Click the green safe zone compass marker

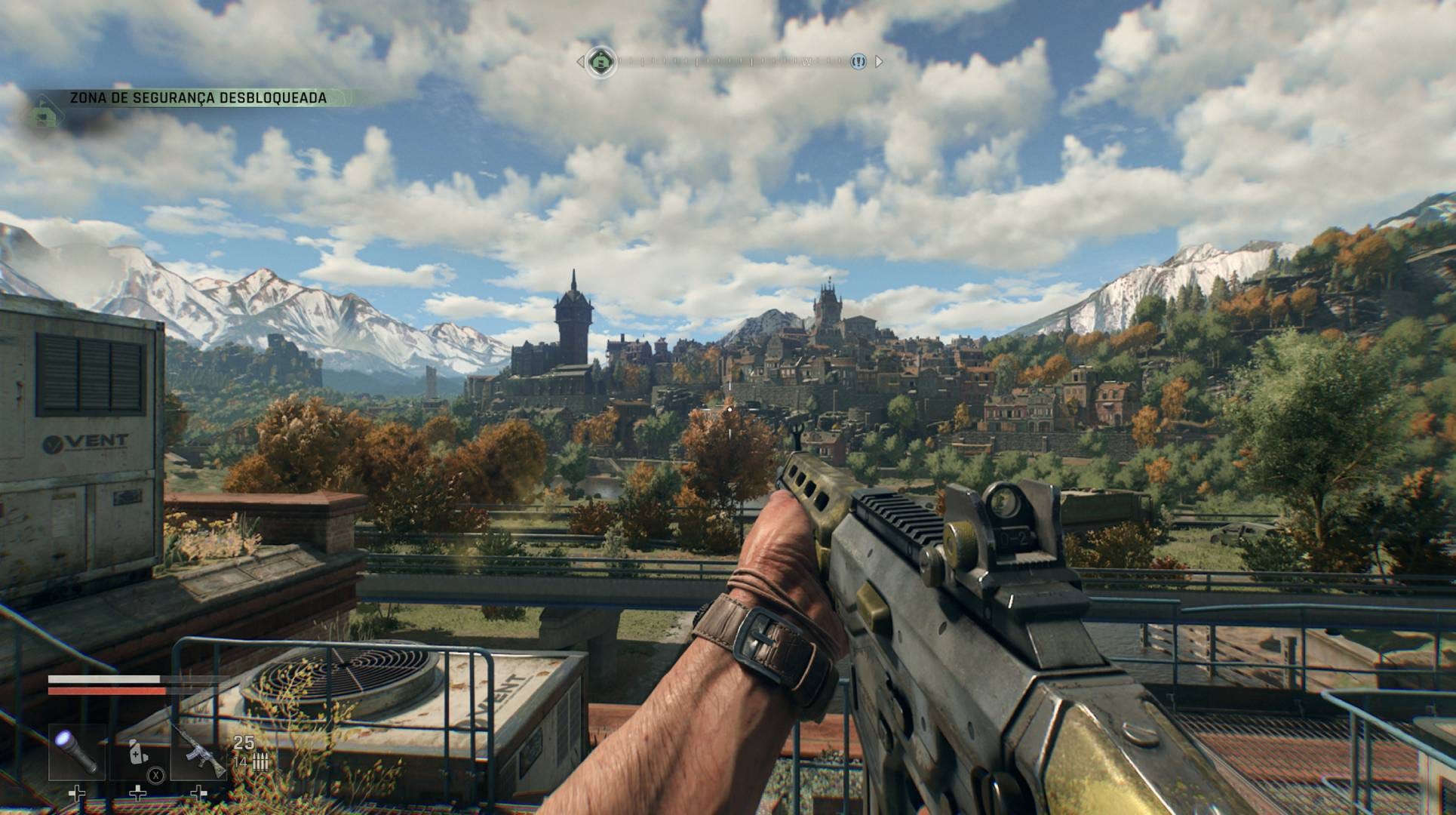tap(601, 61)
